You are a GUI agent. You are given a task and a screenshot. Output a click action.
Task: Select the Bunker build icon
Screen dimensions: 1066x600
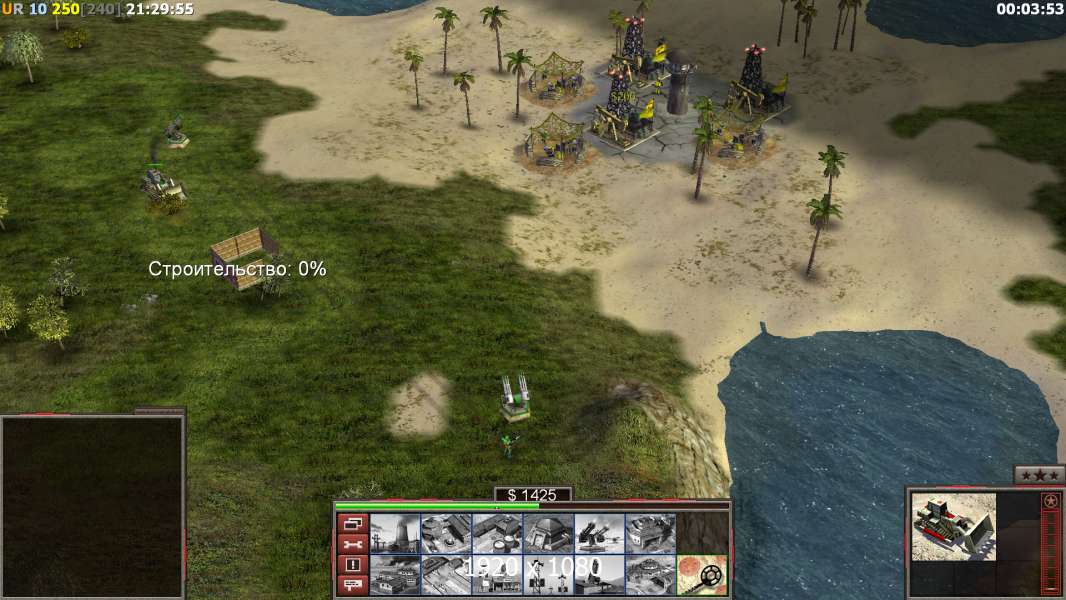pyautogui.click(x=548, y=533)
